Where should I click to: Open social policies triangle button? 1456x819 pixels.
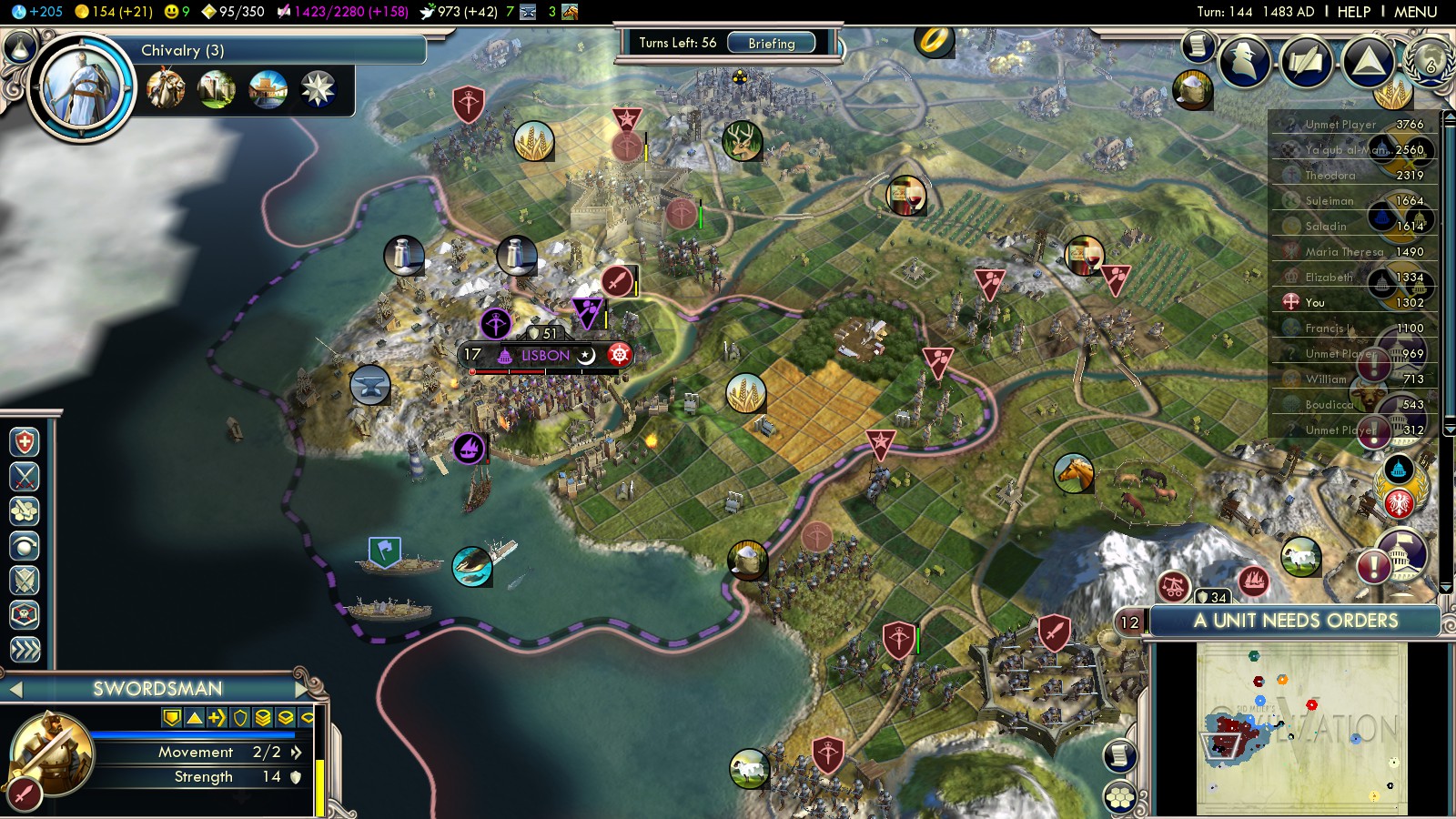click(x=1368, y=62)
